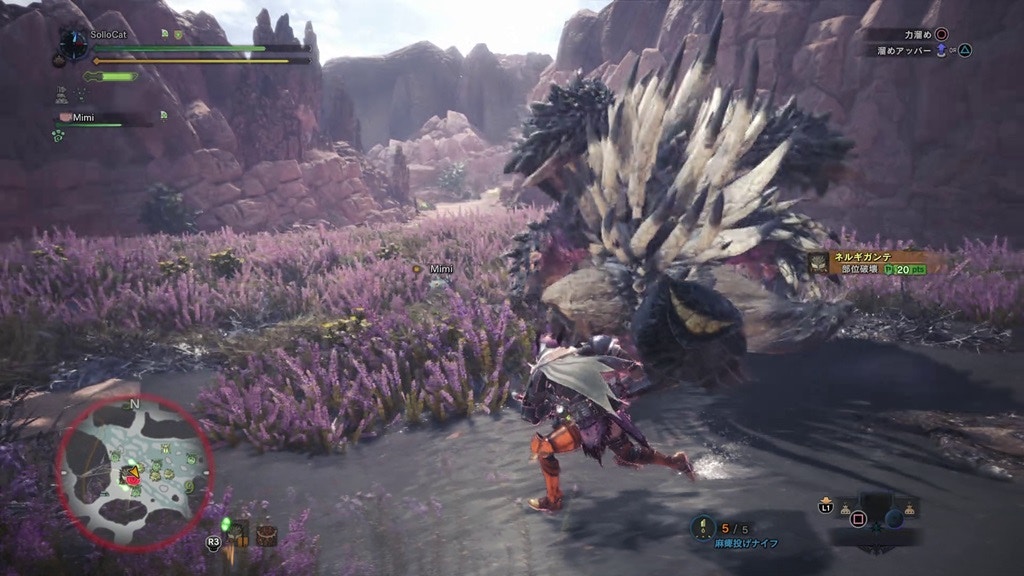Click the green paw icon under Mimi
1024x576 pixels.
tap(57, 136)
